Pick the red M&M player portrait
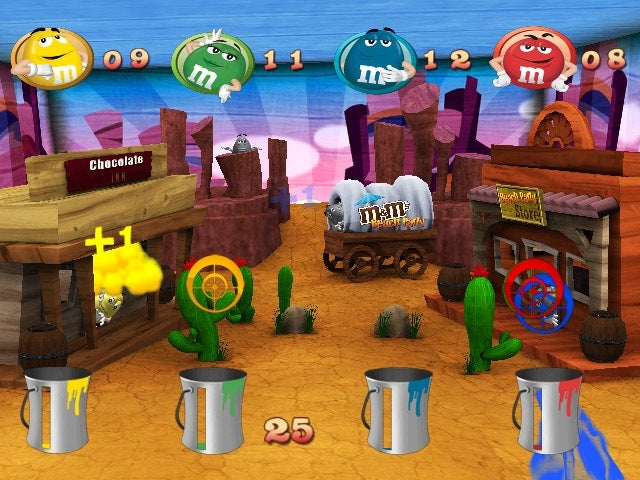 pyautogui.click(x=533, y=58)
